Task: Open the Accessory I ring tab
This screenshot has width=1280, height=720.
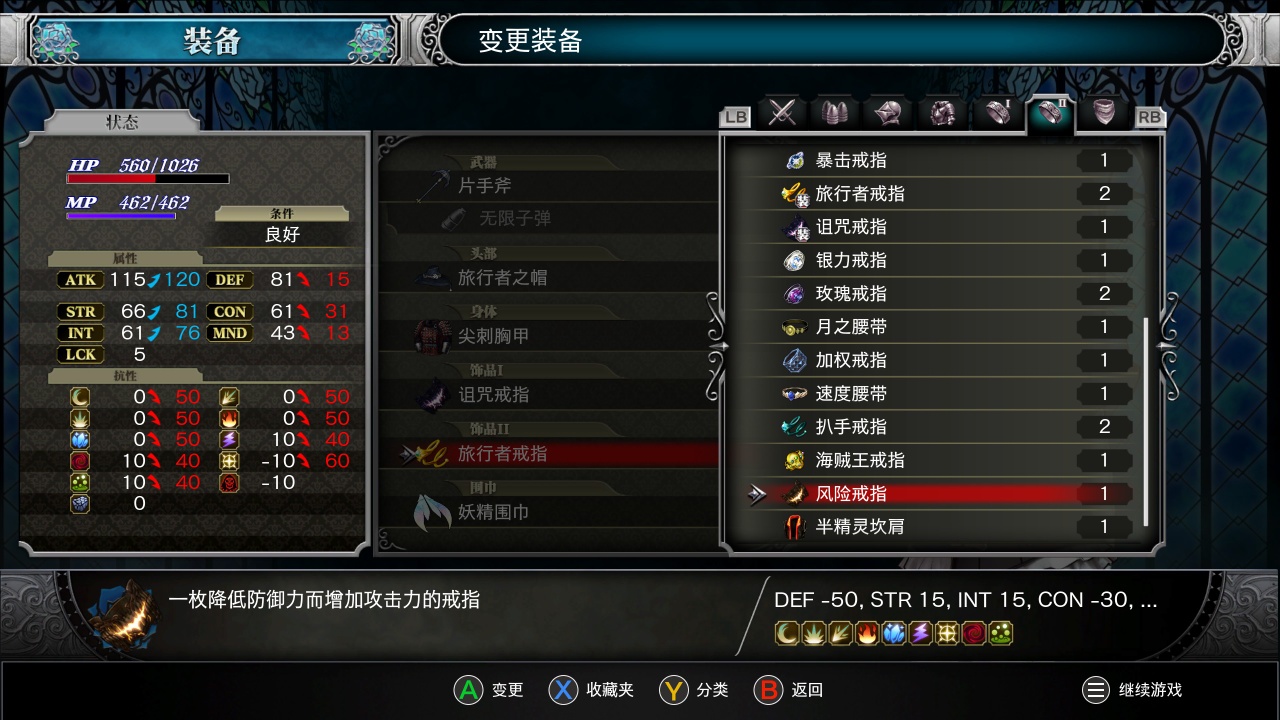Action: tap(996, 113)
